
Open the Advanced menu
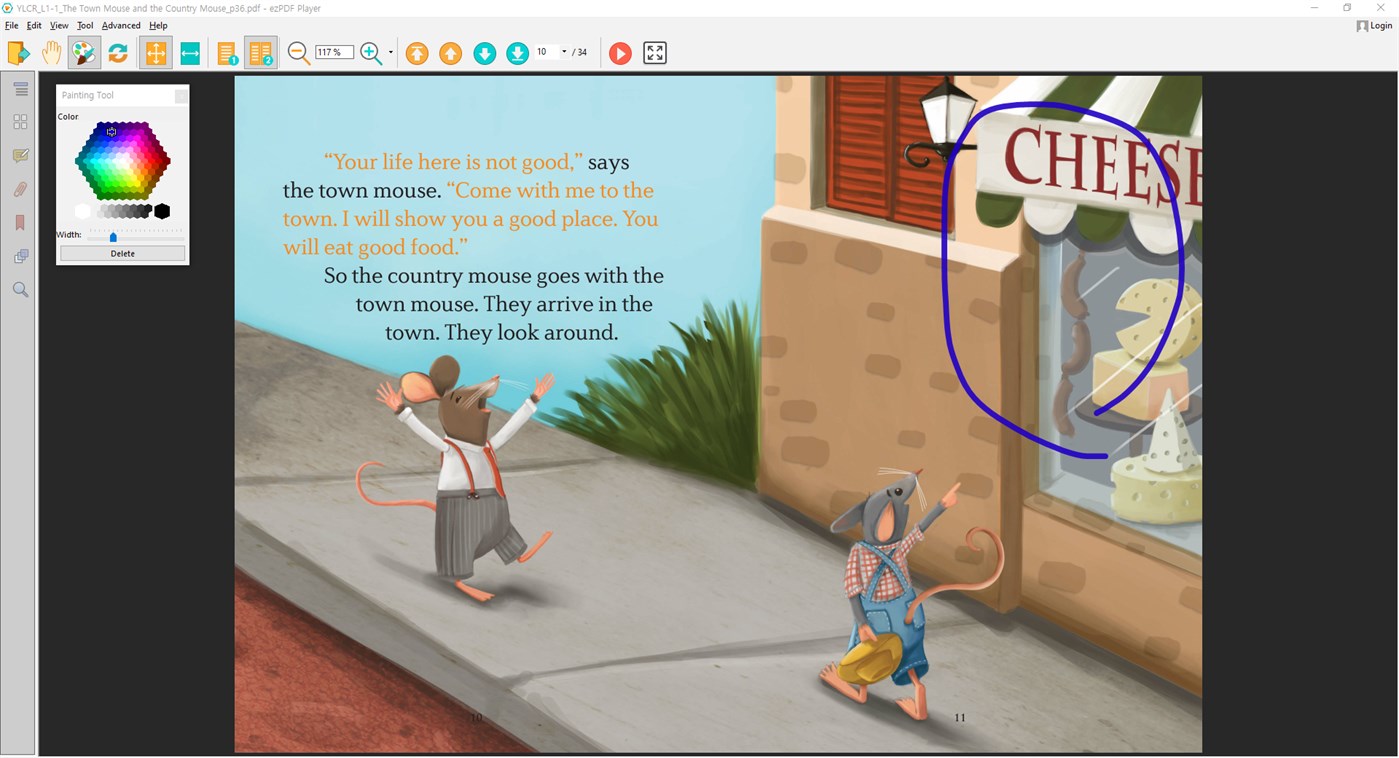tap(119, 25)
